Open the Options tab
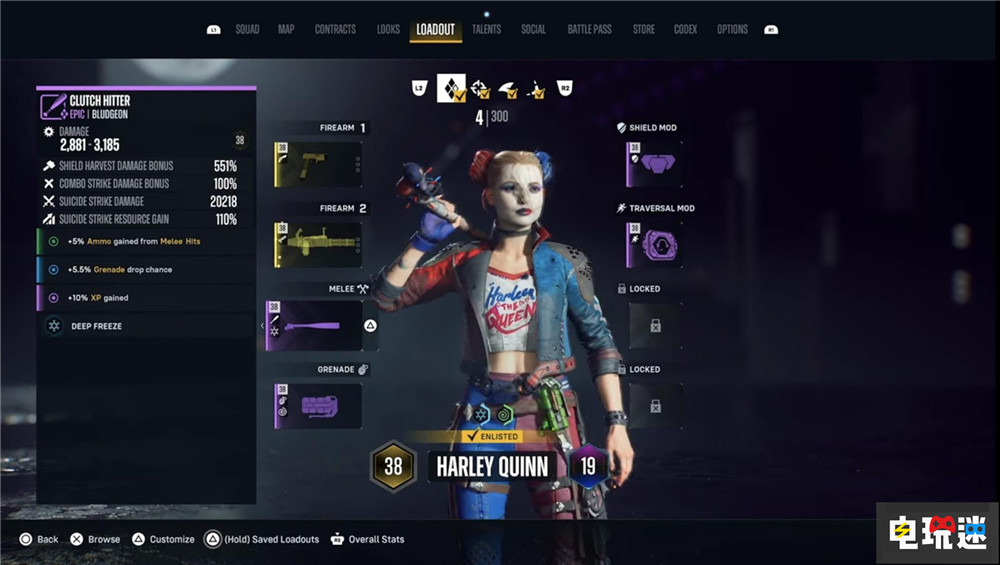 (732, 30)
